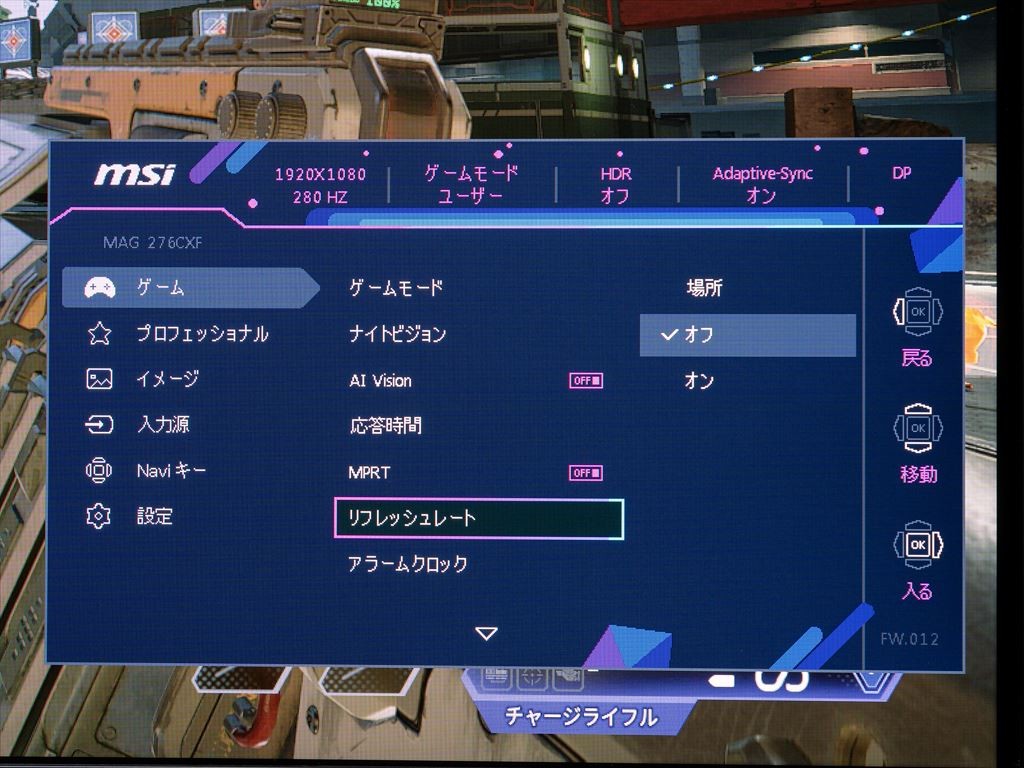Open the 入力源 input source category
Image resolution: width=1024 pixels, height=768 pixels.
point(162,425)
